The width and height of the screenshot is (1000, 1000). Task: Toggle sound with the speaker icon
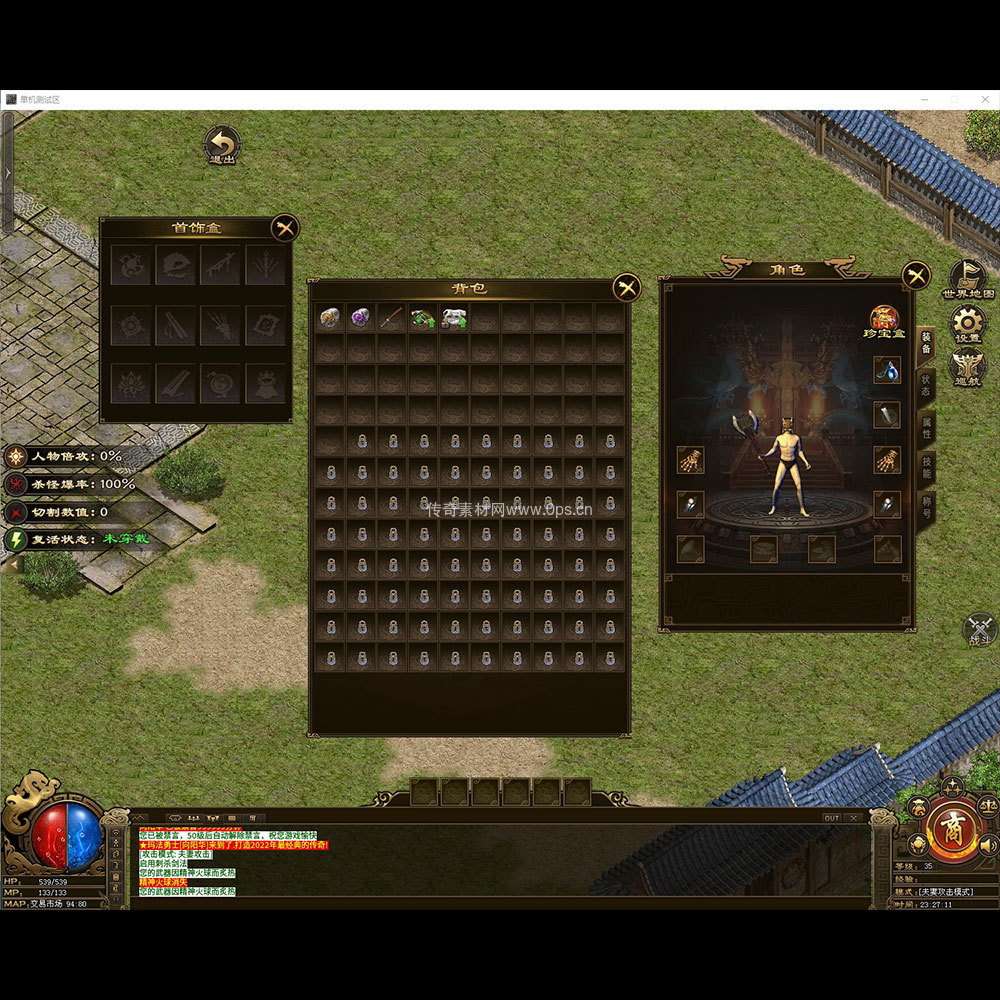click(x=988, y=846)
